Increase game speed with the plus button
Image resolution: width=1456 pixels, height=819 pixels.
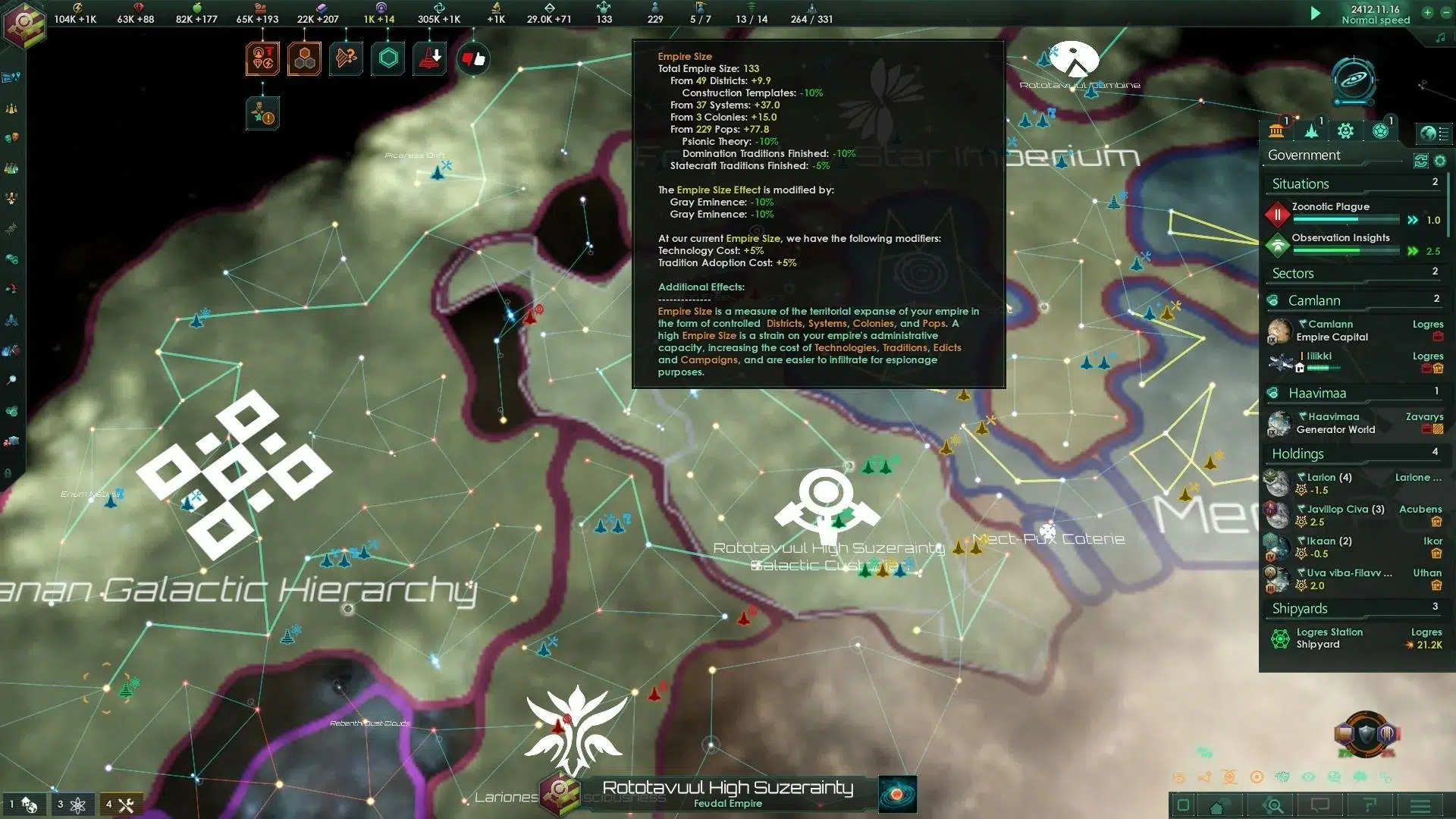[x=1427, y=13]
